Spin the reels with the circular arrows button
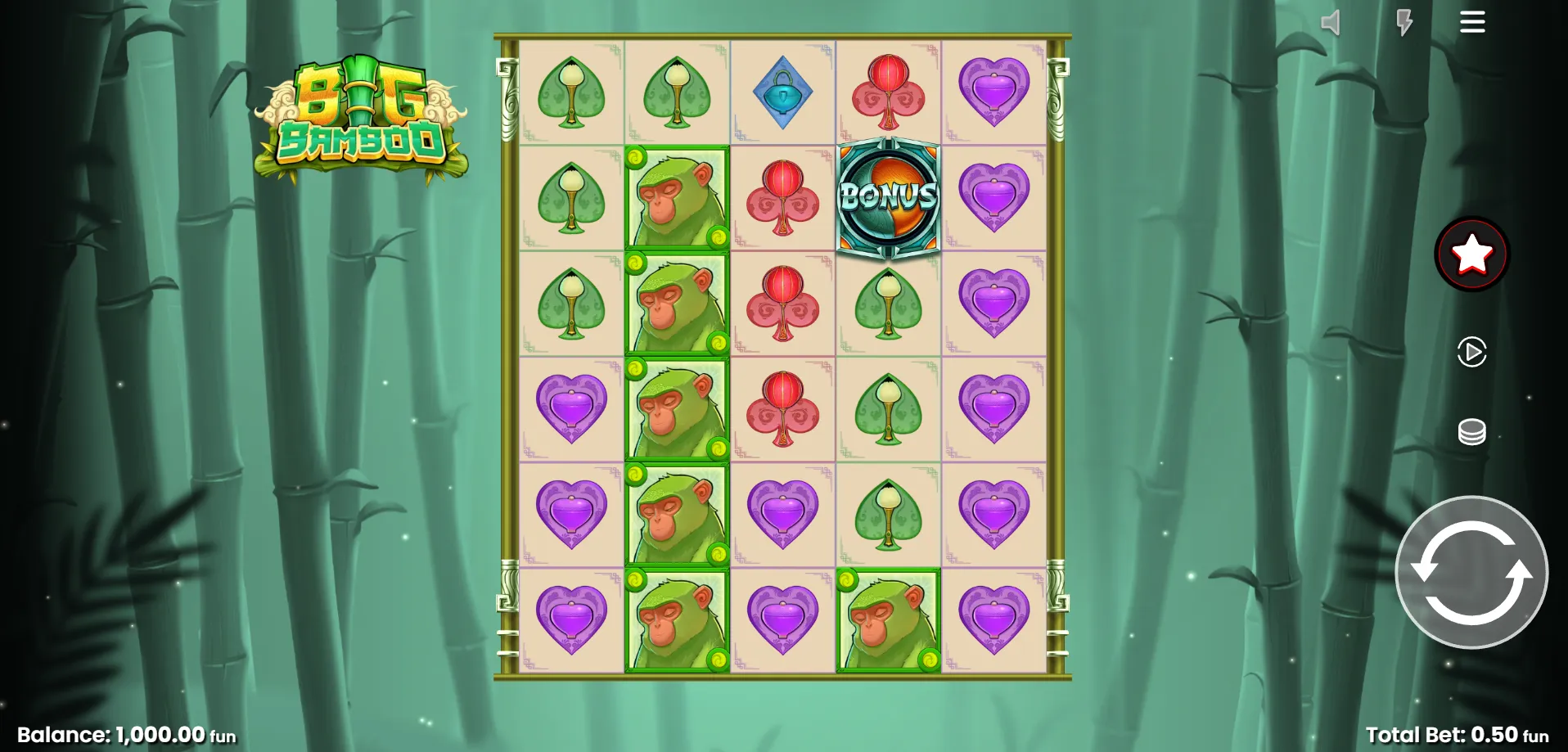The height and width of the screenshot is (752, 1568). point(1471,572)
